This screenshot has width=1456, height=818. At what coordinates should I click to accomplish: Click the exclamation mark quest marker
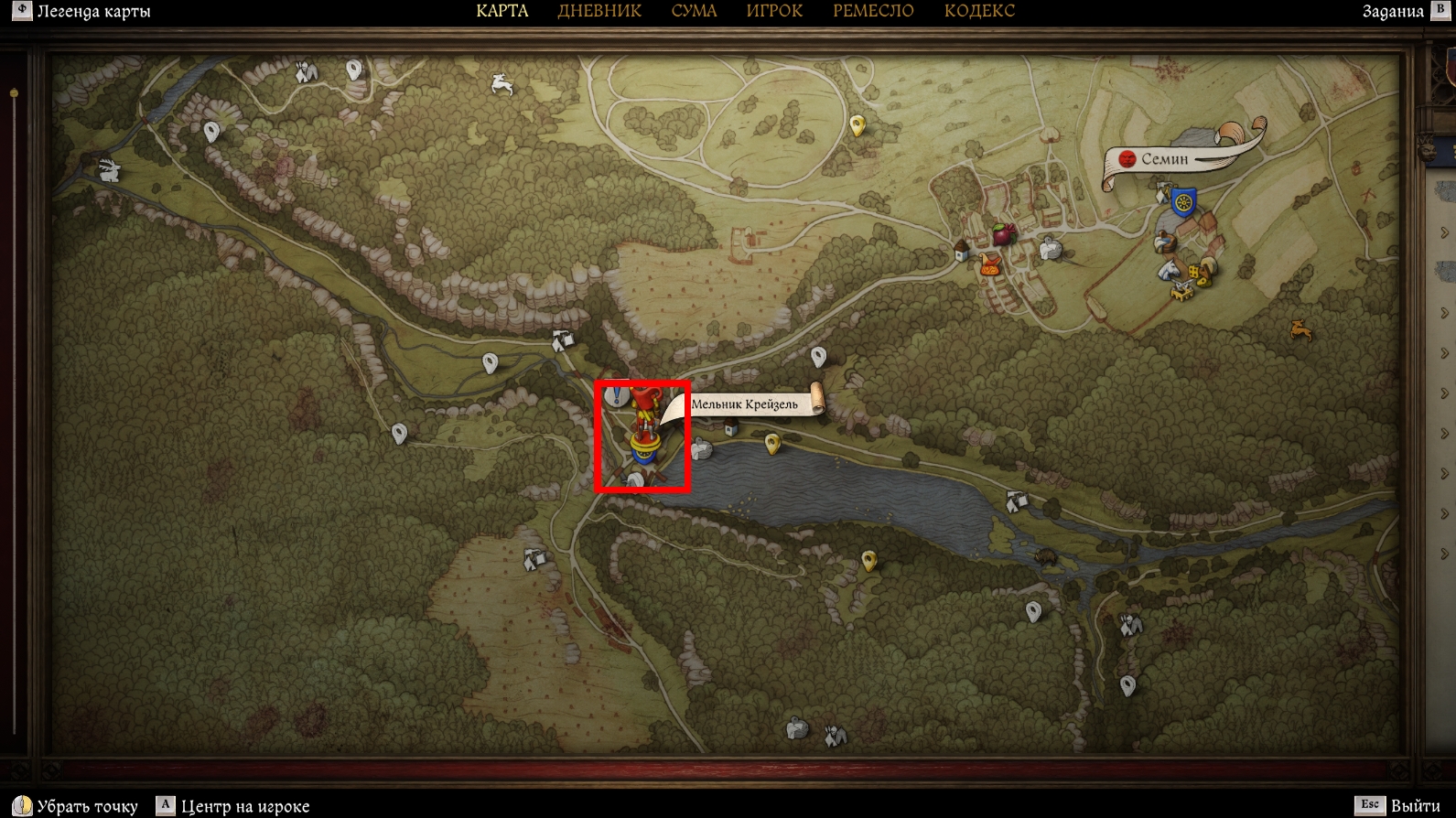pyautogui.click(x=618, y=396)
